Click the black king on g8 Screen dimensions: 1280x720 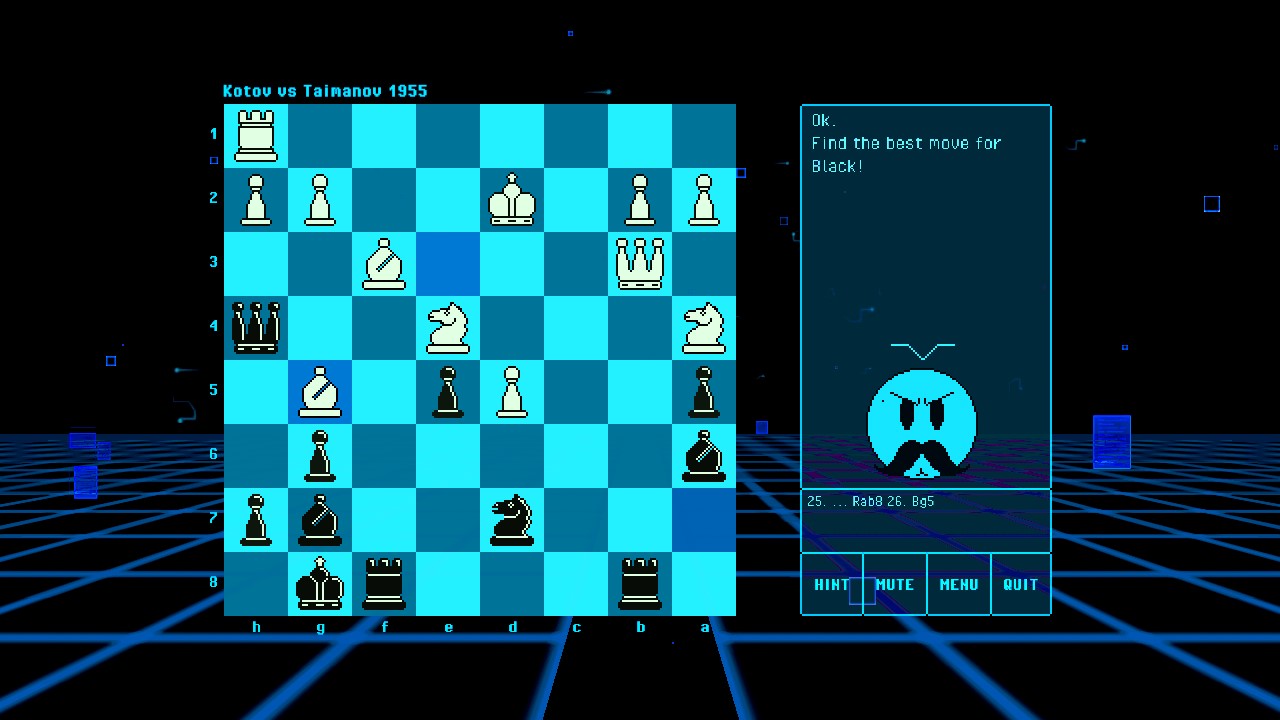(x=320, y=583)
